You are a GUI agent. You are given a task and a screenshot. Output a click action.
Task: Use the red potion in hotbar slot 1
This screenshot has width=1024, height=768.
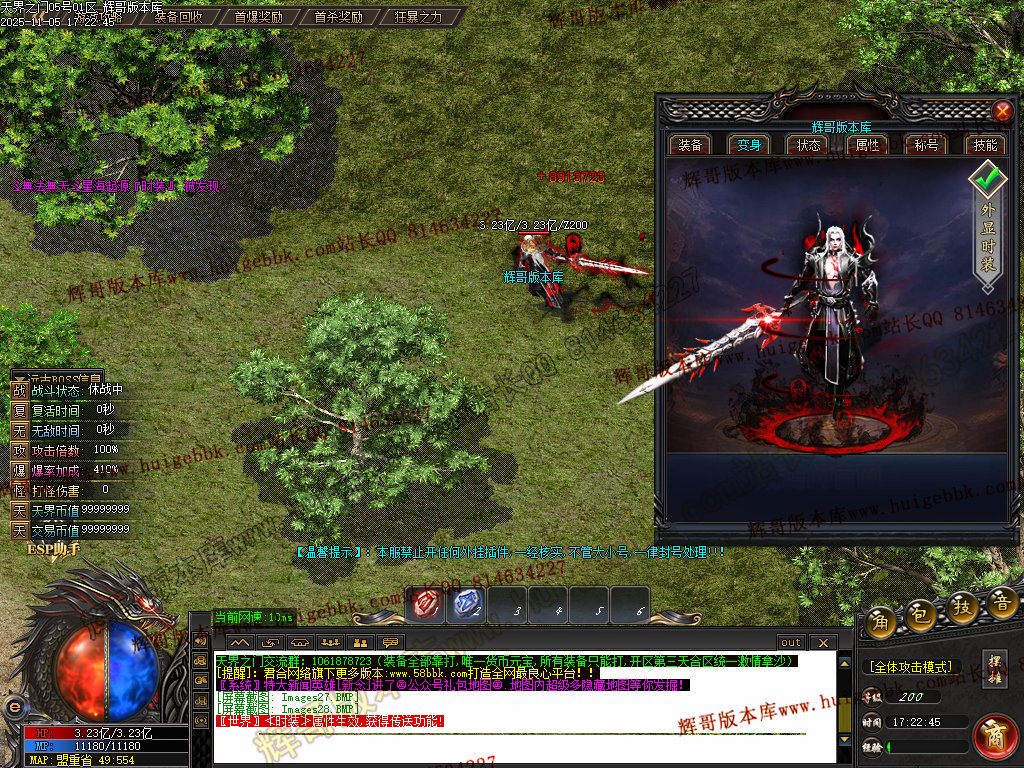428,604
